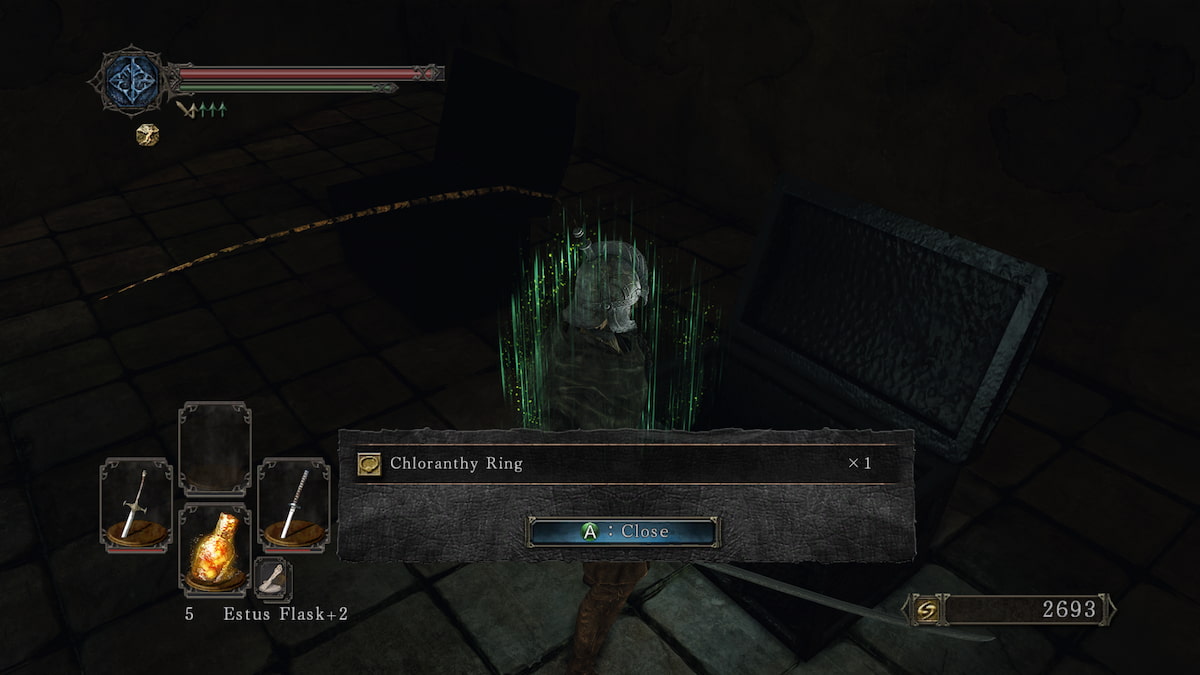Click the covenant emblem beside the health bar

pos(132,79)
